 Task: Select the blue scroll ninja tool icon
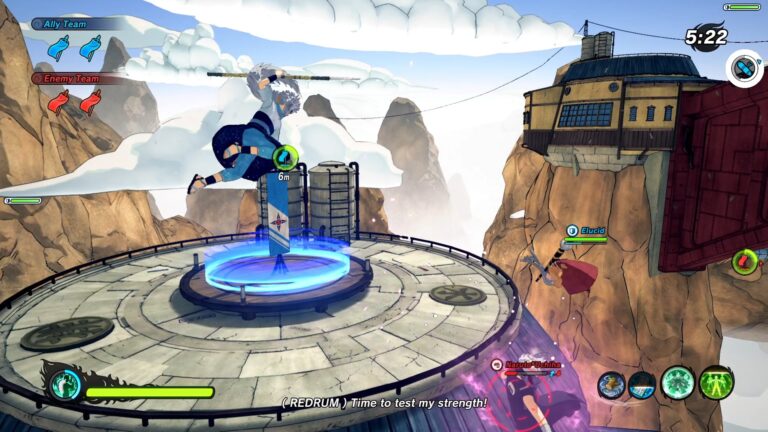[611, 385]
